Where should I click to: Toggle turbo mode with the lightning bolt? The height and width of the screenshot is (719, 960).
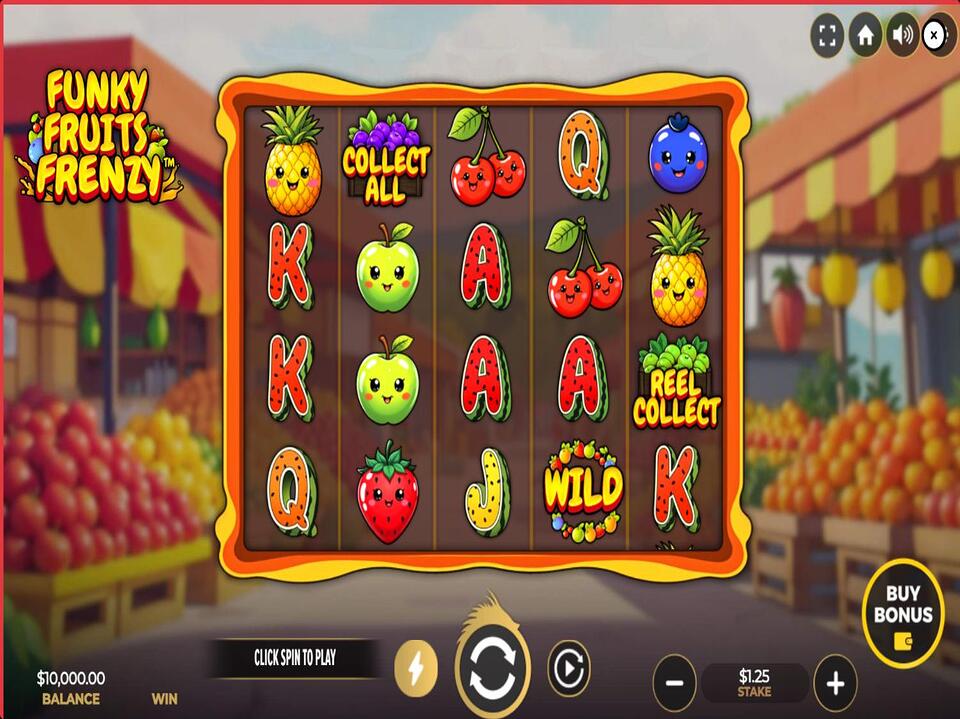click(x=416, y=668)
